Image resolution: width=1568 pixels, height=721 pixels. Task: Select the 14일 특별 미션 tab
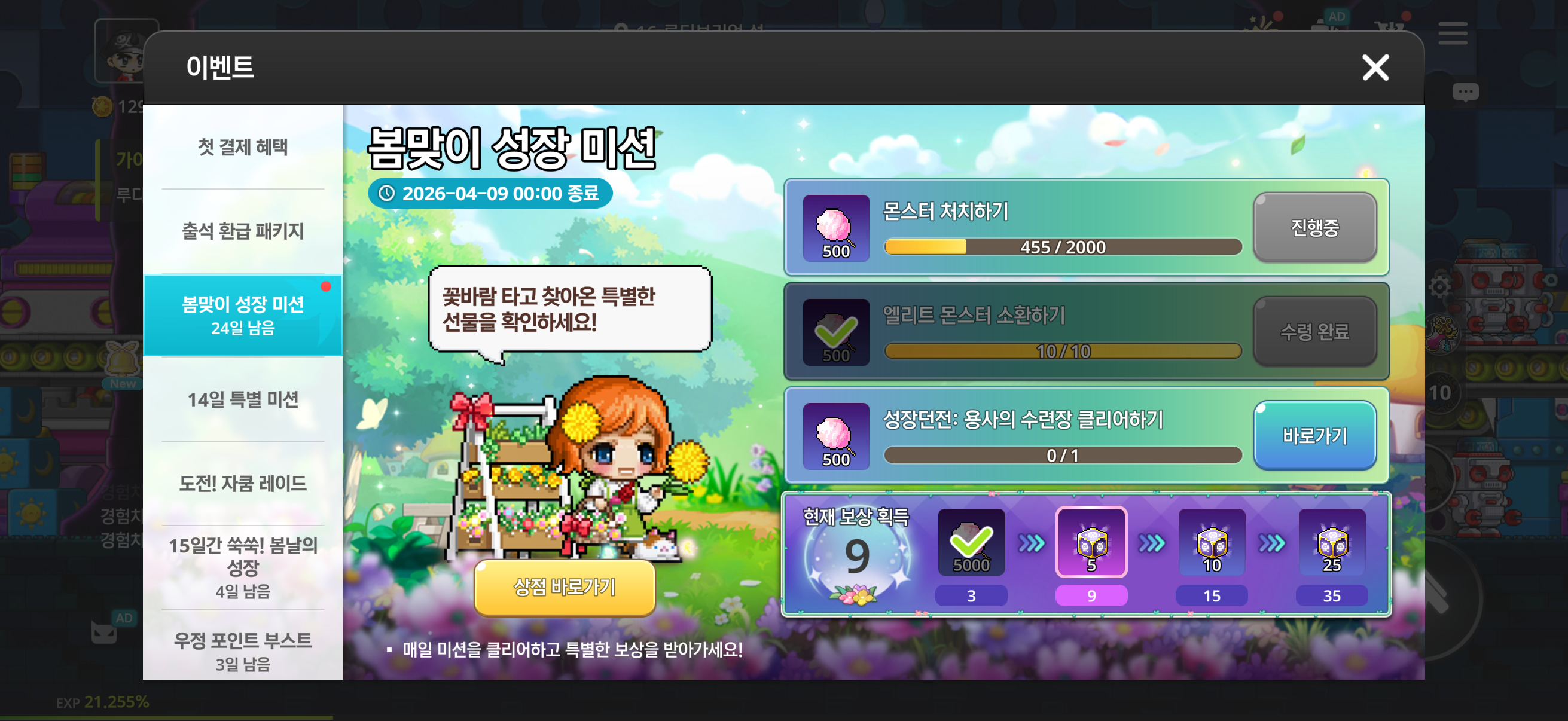click(x=242, y=399)
